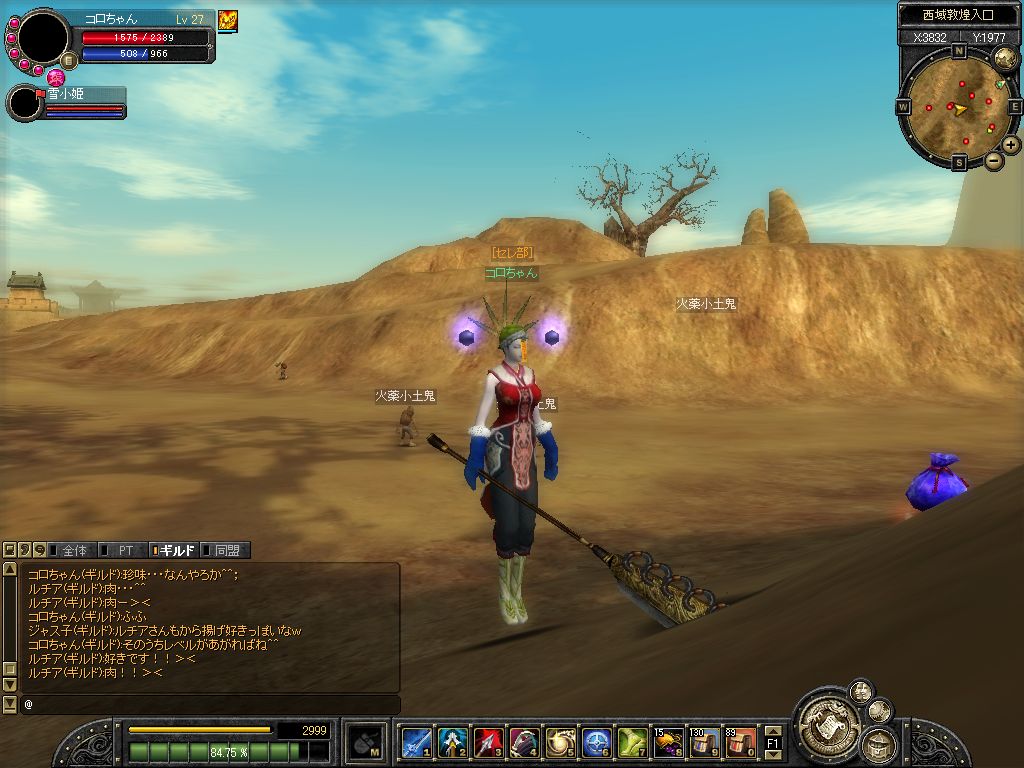Select party member 雪小姫 portrait
Image resolution: width=1024 pixels, height=768 pixels.
(x=24, y=103)
